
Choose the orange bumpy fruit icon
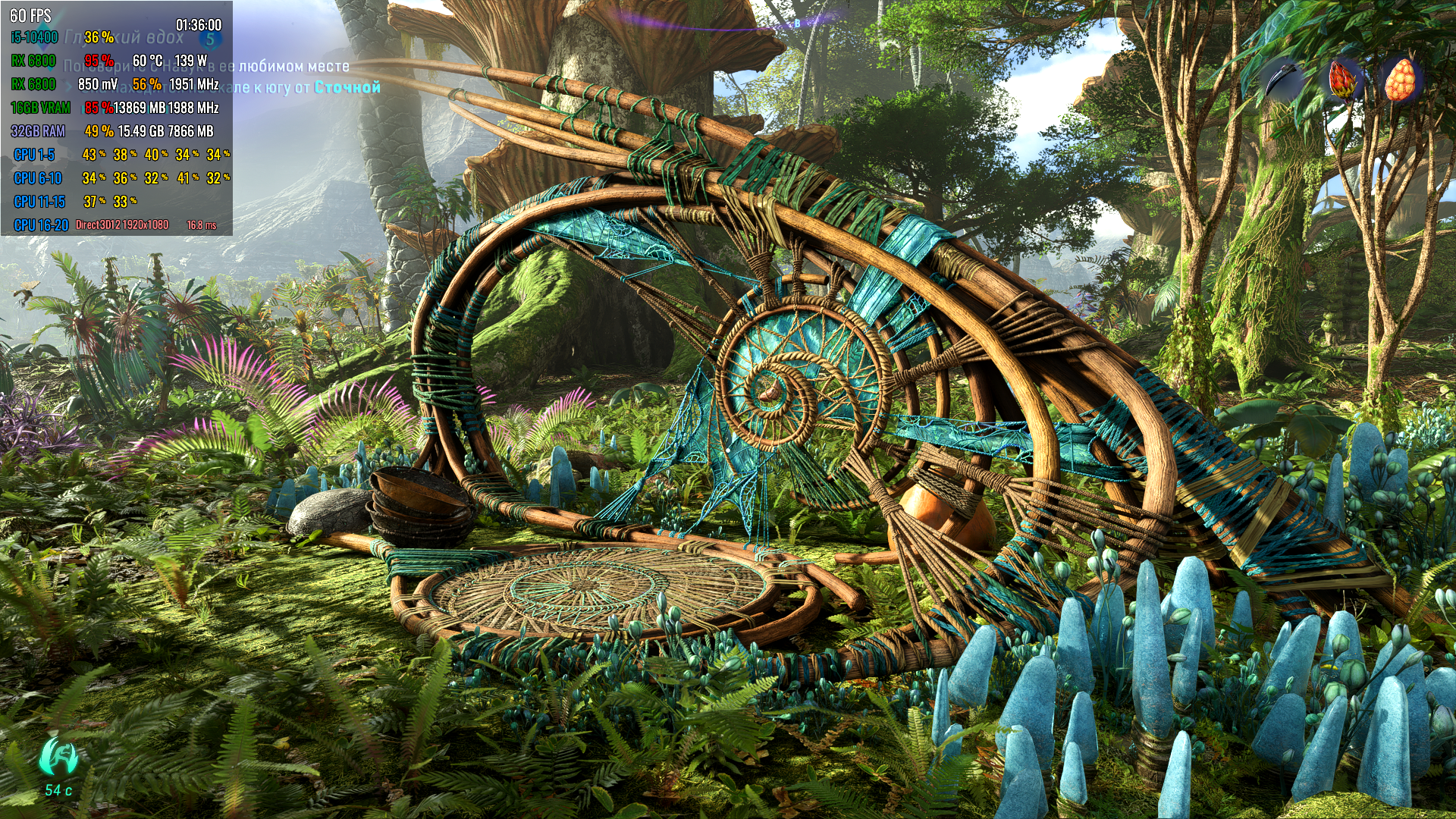1400,80
